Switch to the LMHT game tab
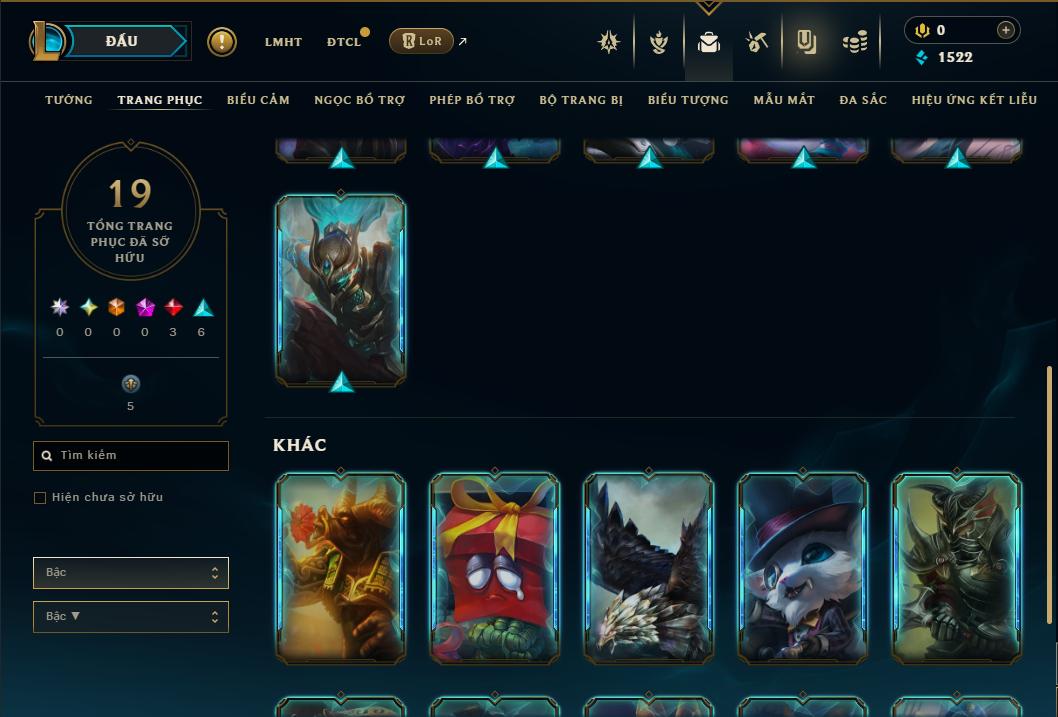Image resolution: width=1058 pixels, height=717 pixels. coord(283,42)
